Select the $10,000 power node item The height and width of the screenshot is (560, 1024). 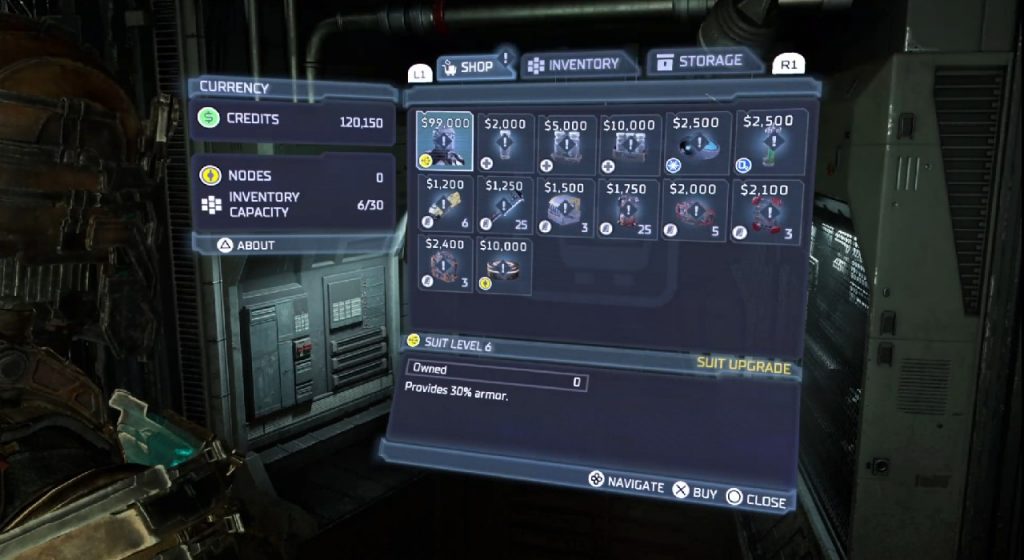506,264
